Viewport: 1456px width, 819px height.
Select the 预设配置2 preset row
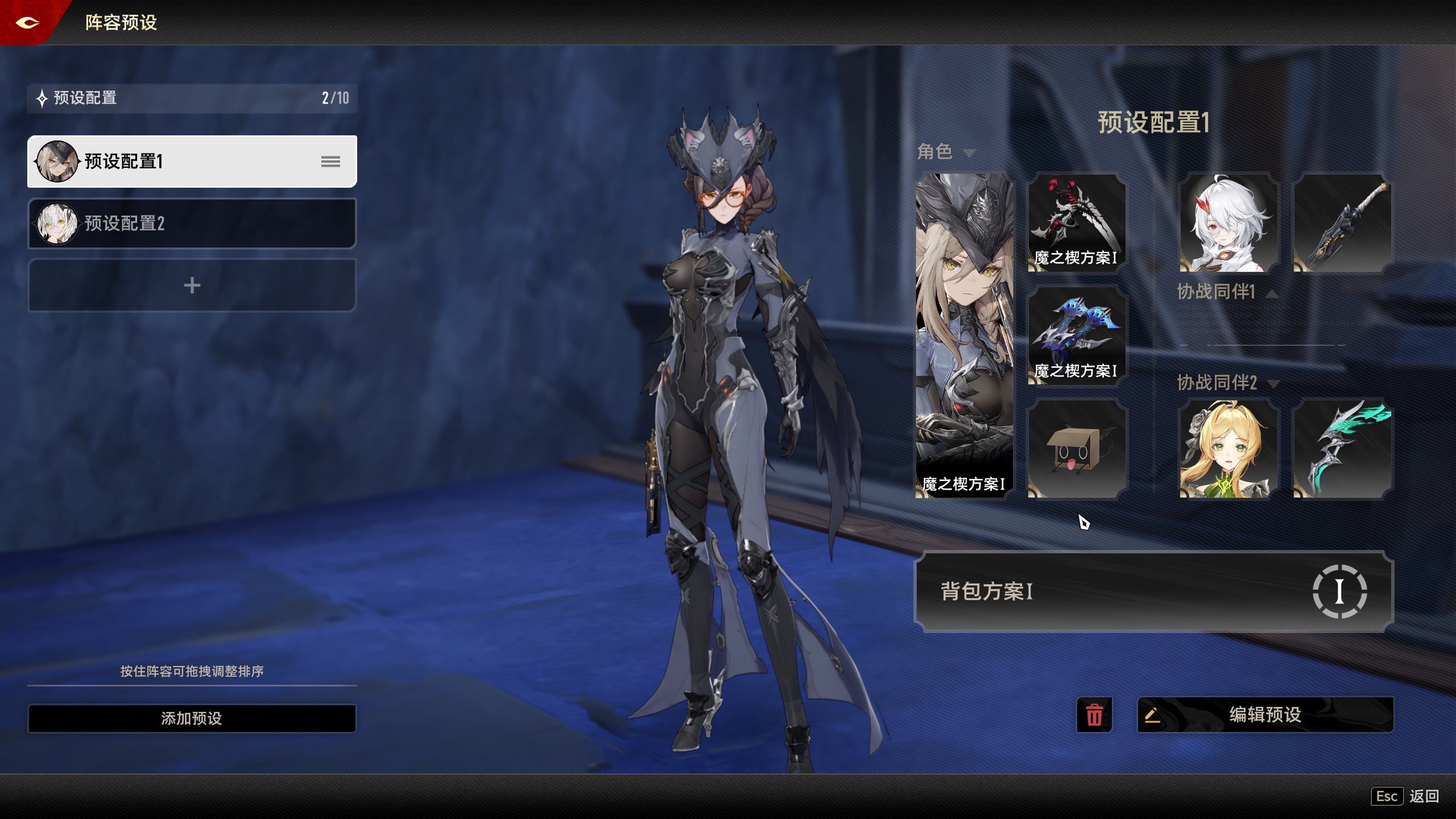[192, 223]
